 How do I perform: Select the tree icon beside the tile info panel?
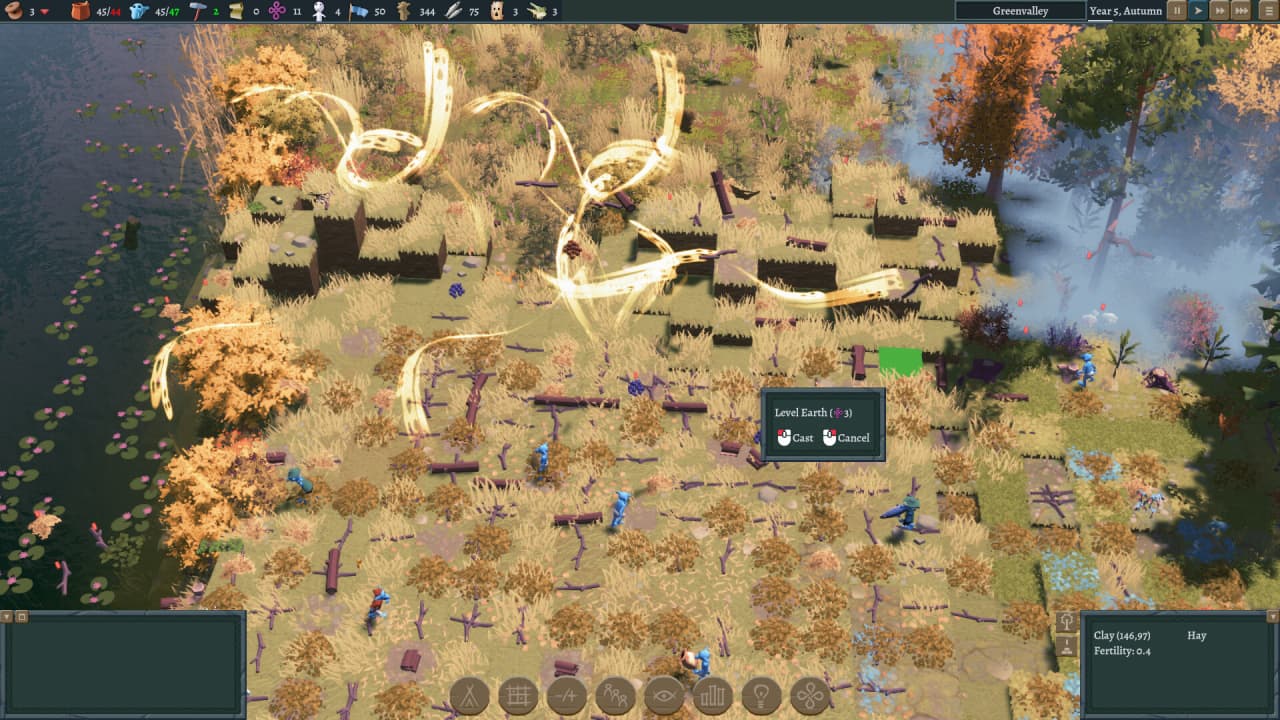tap(1065, 622)
